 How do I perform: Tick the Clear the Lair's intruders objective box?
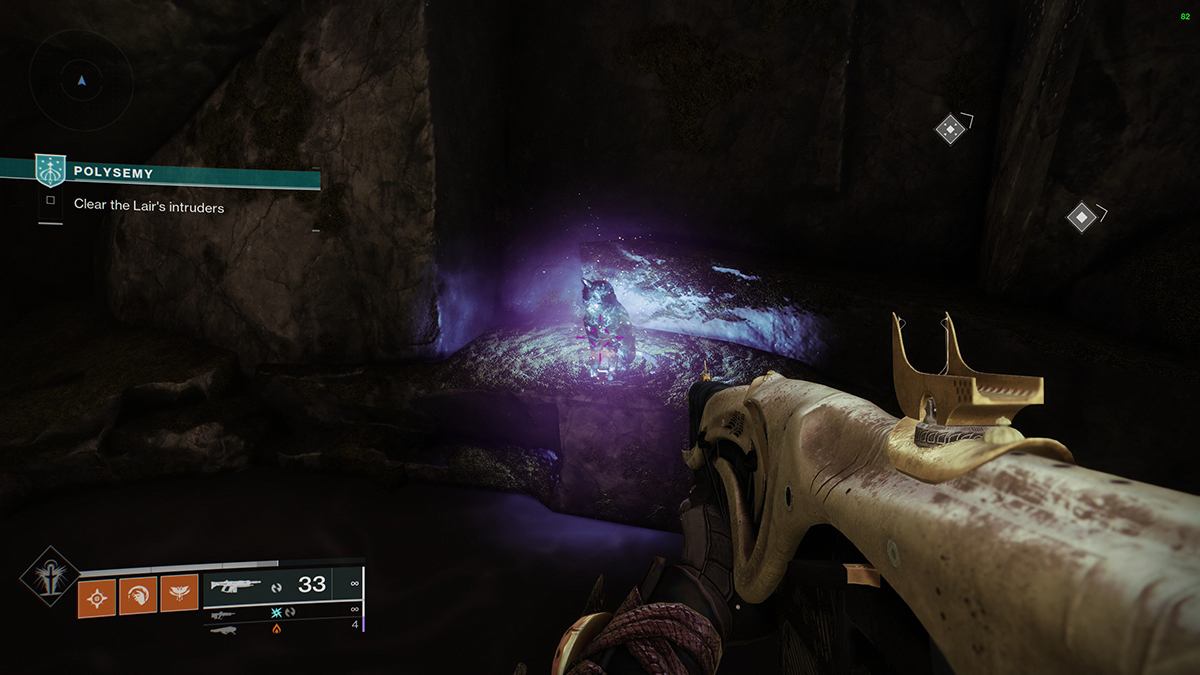50,201
